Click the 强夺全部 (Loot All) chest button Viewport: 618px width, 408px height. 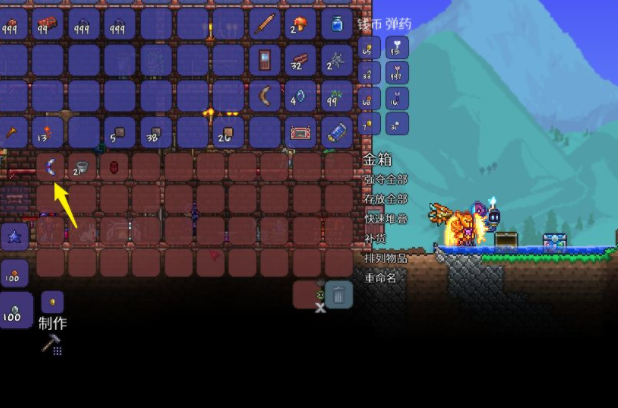point(385,181)
